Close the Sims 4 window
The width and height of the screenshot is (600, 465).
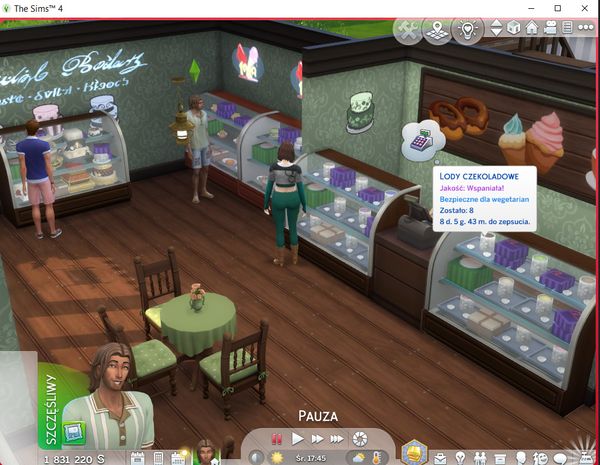586,7
